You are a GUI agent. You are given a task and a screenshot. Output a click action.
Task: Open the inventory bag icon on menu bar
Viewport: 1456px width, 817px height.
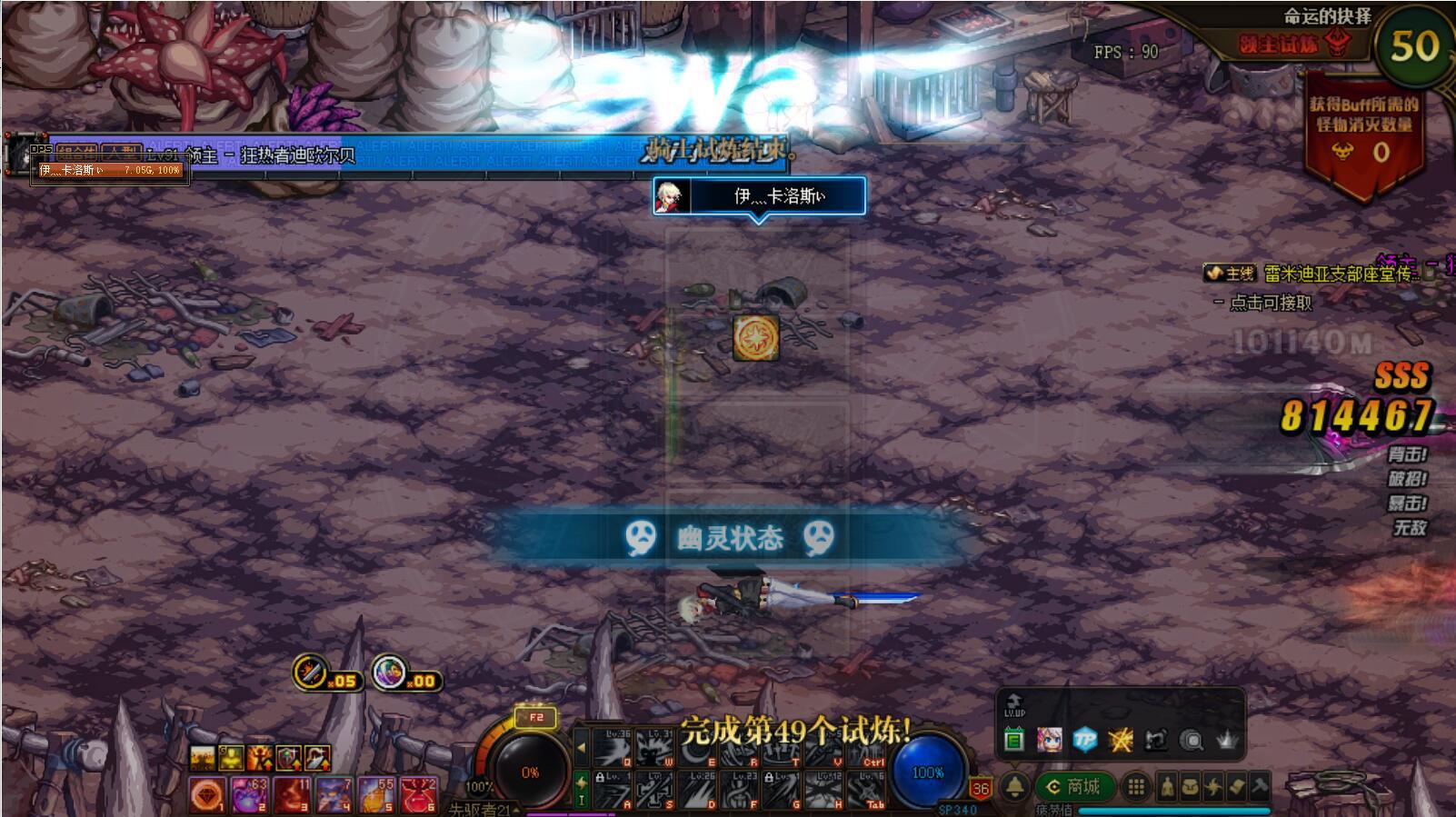click(x=1191, y=786)
